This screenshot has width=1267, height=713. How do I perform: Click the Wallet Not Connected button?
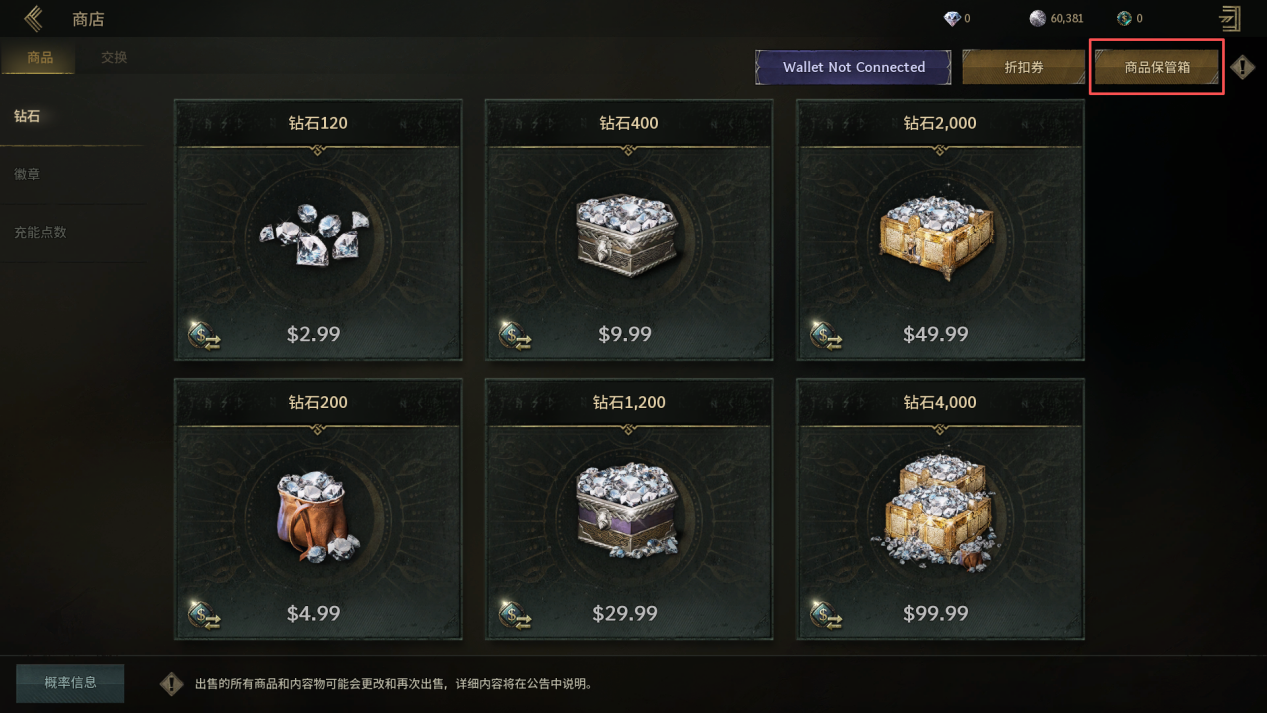[853, 67]
